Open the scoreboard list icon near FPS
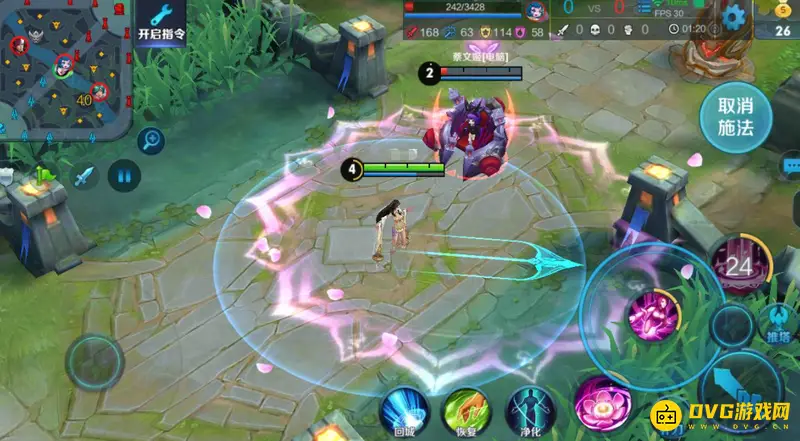The height and width of the screenshot is (441, 800). (x=643, y=9)
